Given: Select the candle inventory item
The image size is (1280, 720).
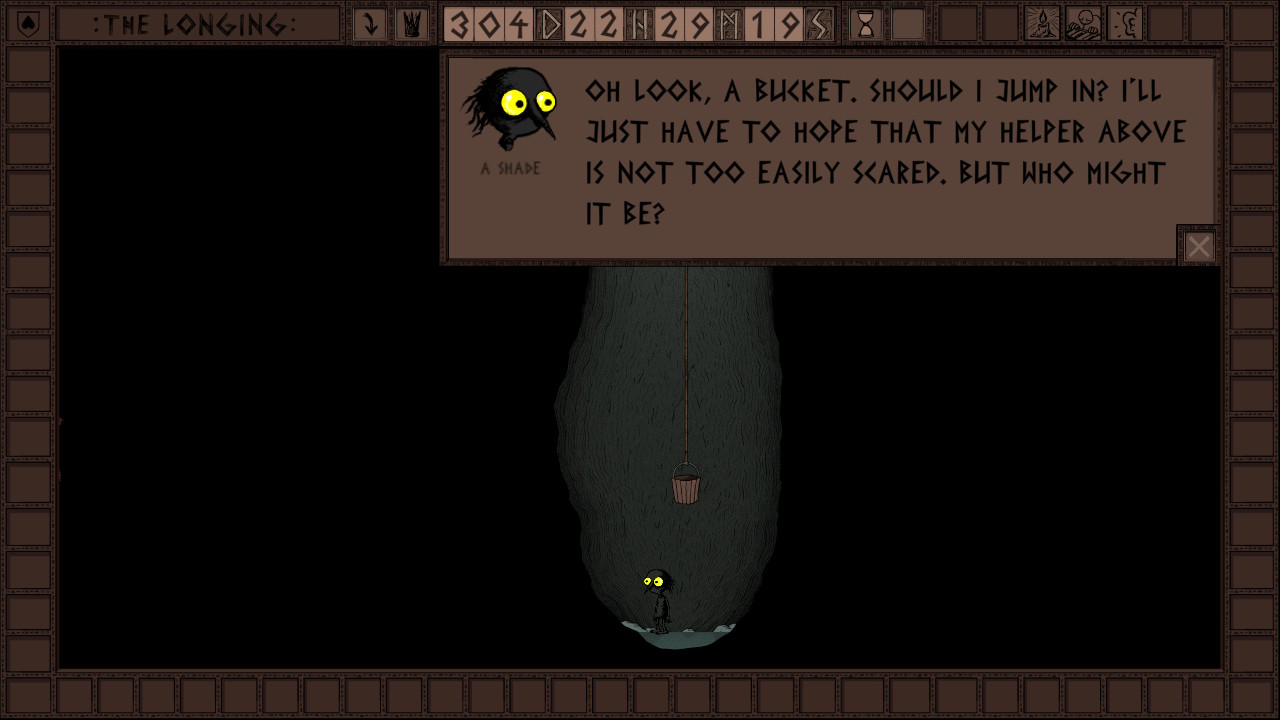Looking at the screenshot, I should [x=1043, y=25].
